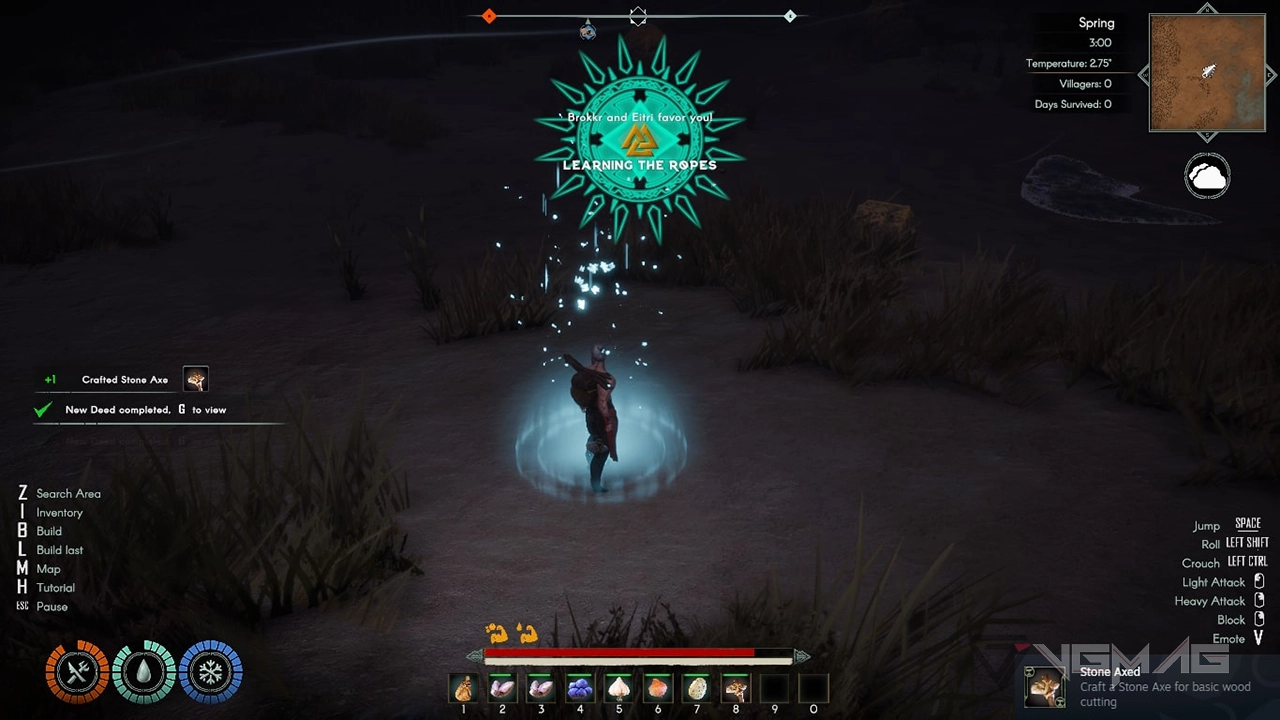Click the Crafted Stone Axe notification icon
The width and height of the screenshot is (1280, 720).
195,379
